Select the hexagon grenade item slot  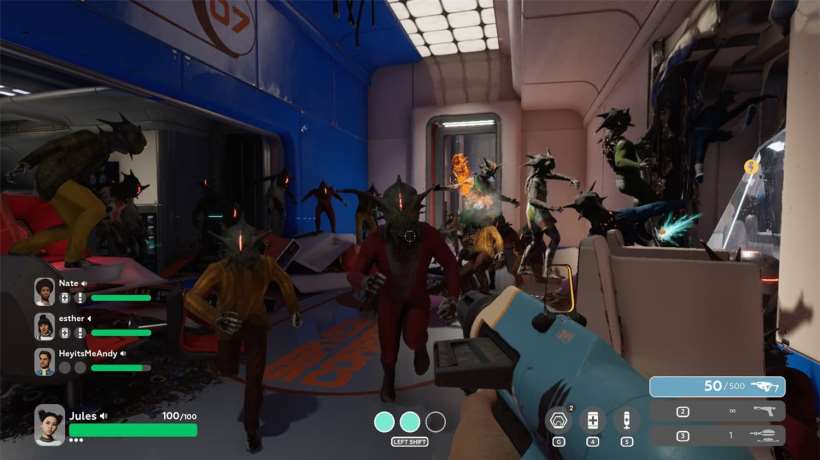coord(558,420)
